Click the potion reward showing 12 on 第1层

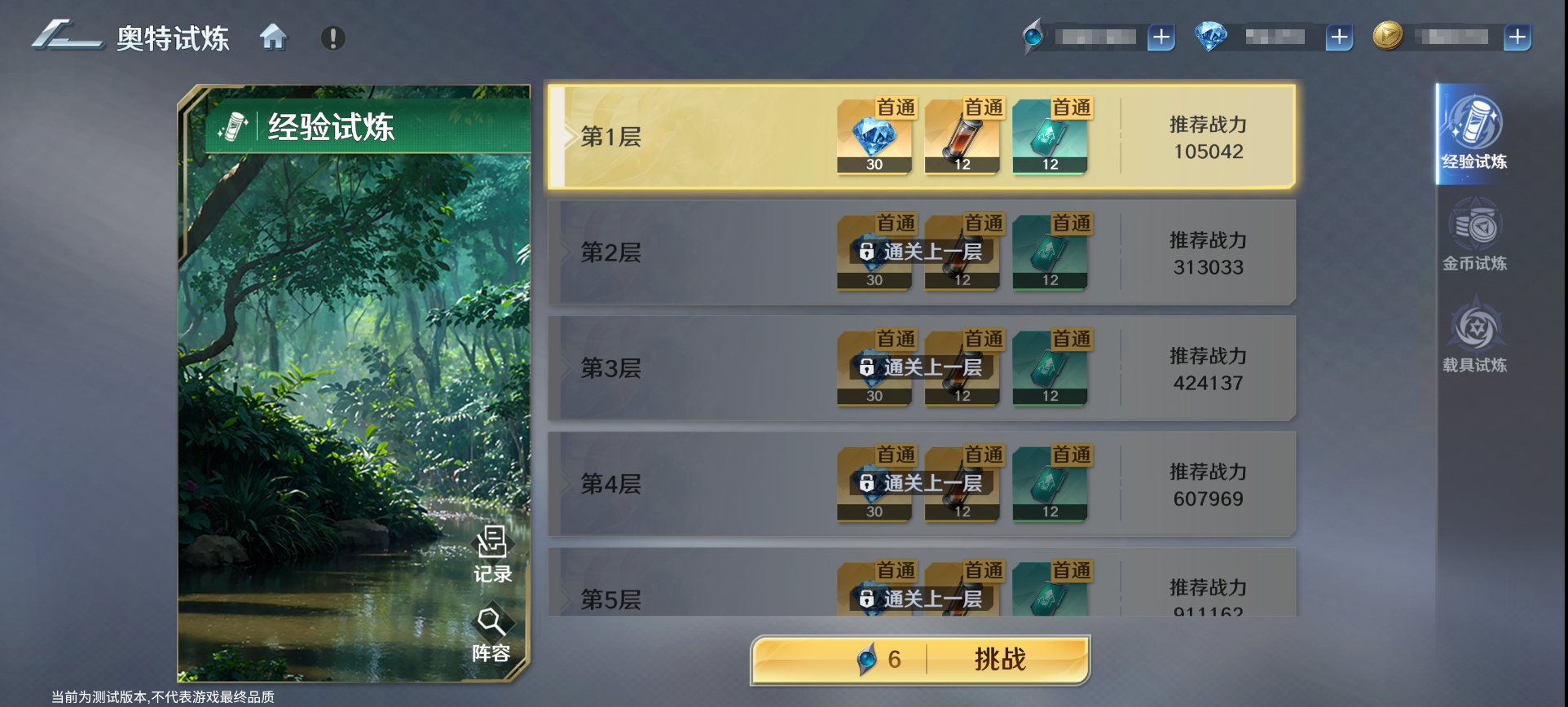tap(962, 137)
